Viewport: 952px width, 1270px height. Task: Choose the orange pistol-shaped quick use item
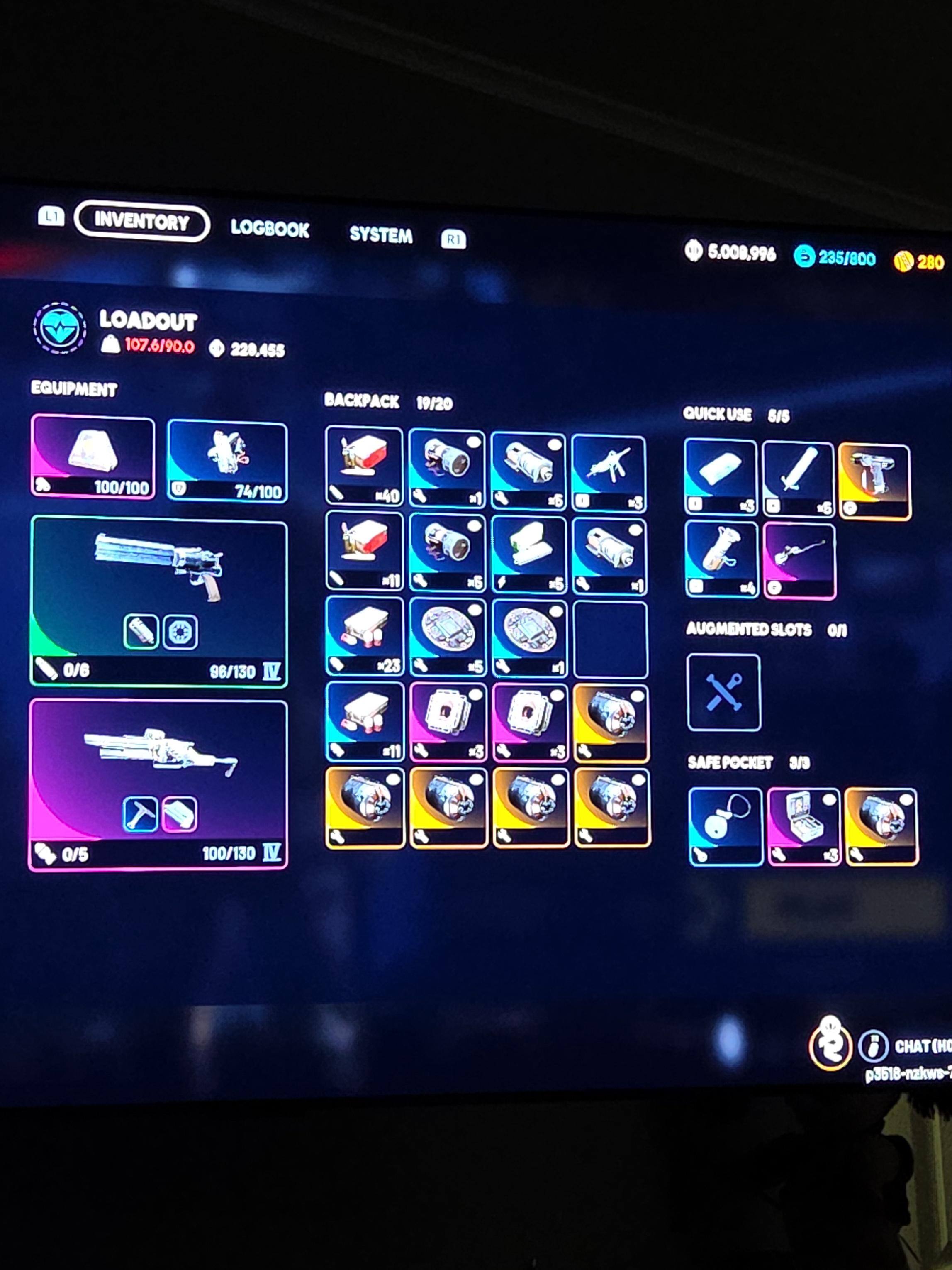point(874,481)
